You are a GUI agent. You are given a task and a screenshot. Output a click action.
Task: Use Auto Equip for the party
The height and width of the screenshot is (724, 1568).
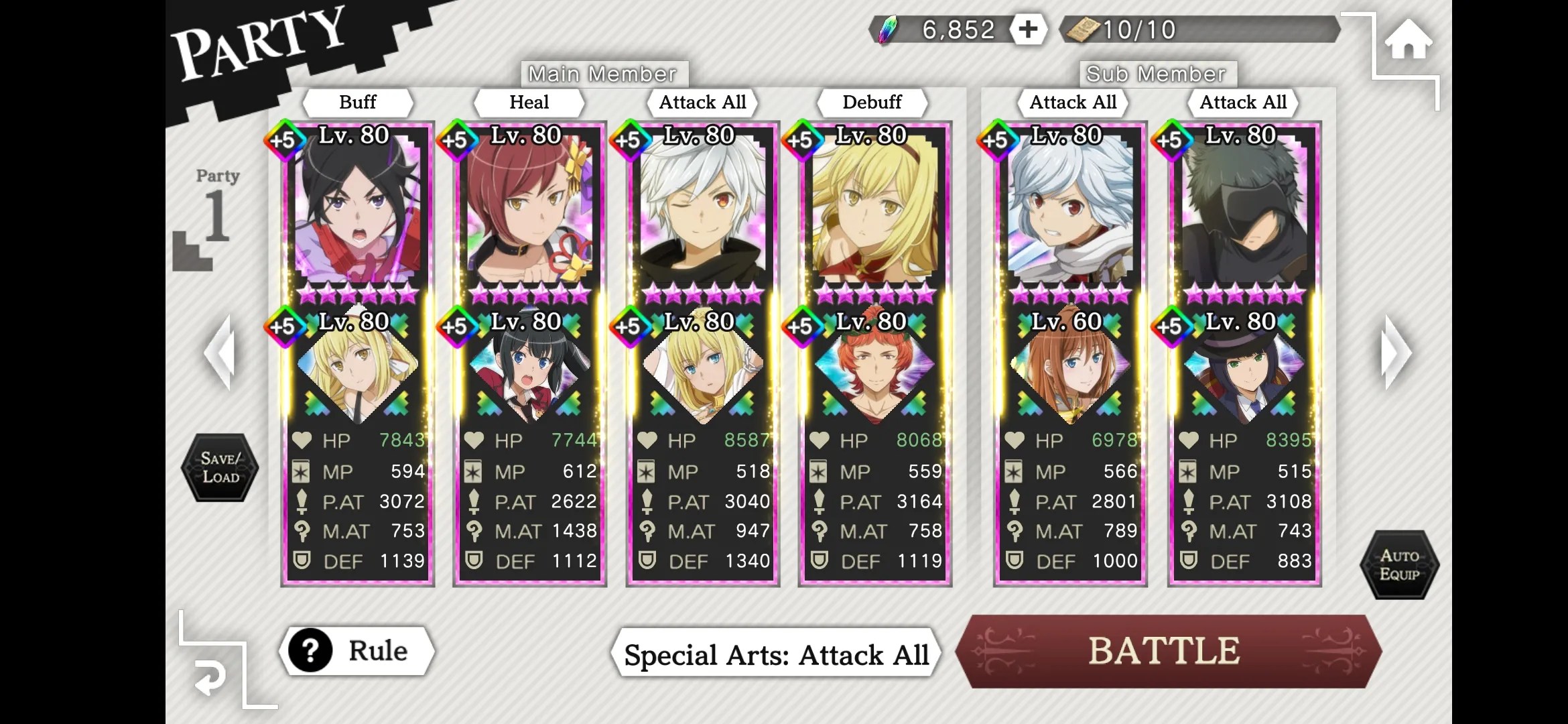tap(1399, 564)
